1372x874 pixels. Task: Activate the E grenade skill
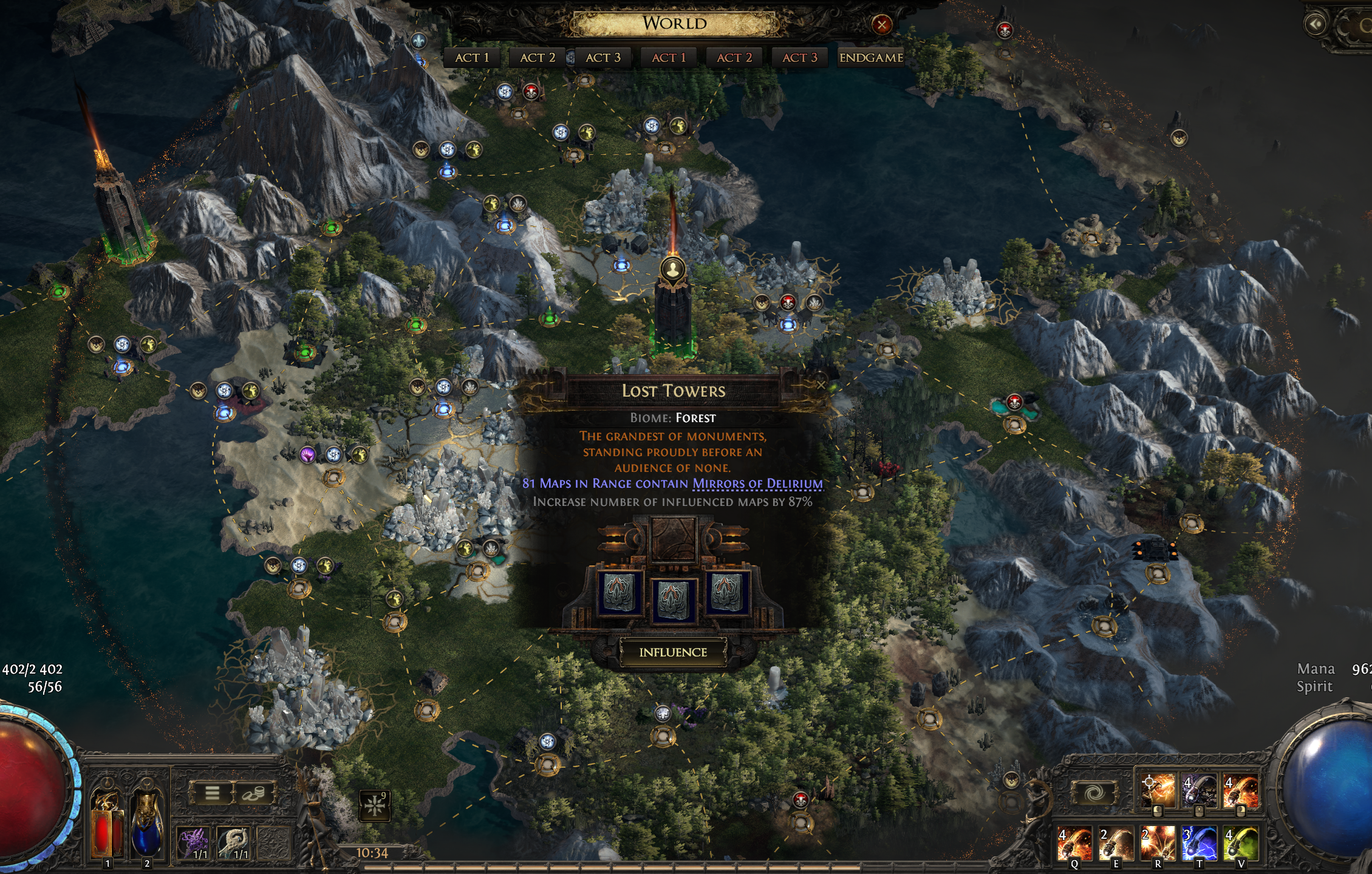pyautogui.click(x=1116, y=844)
